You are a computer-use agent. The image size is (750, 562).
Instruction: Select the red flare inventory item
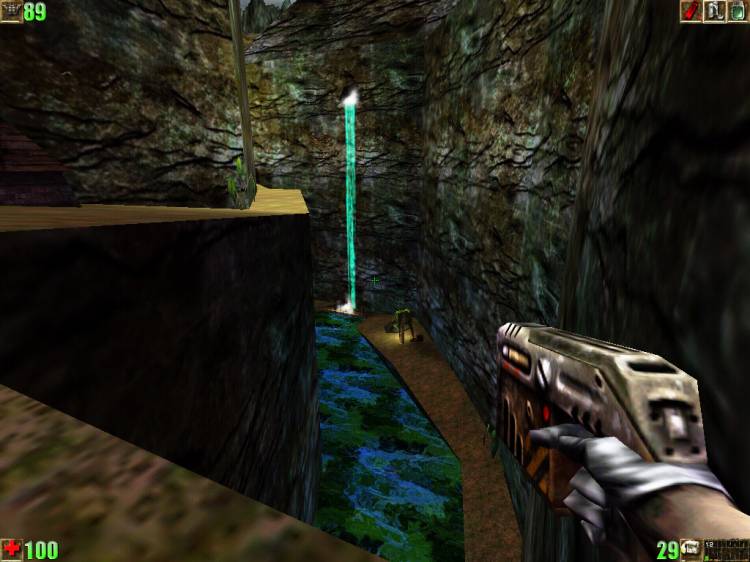click(x=690, y=11)
